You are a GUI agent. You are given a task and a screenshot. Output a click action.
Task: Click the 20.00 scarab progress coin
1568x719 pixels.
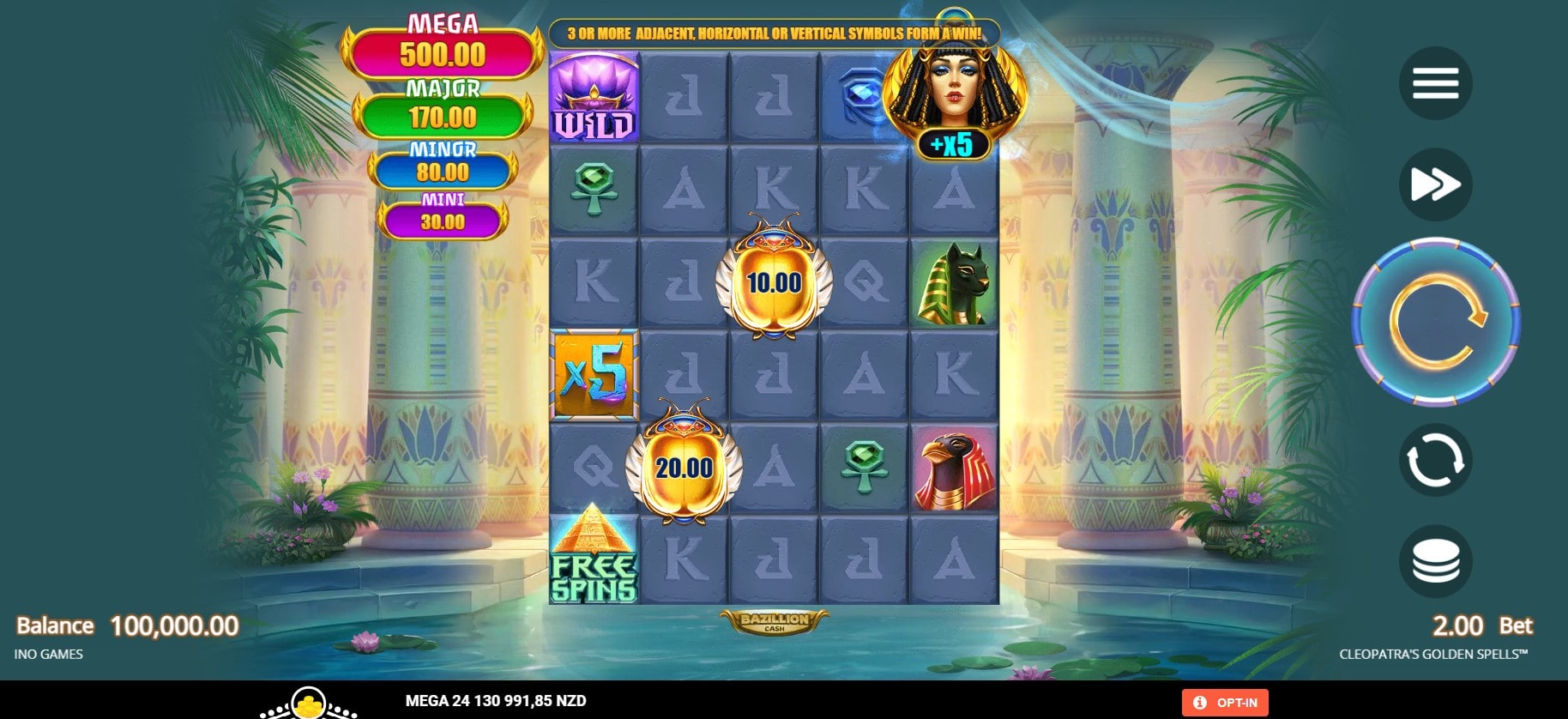click(684, 469)
